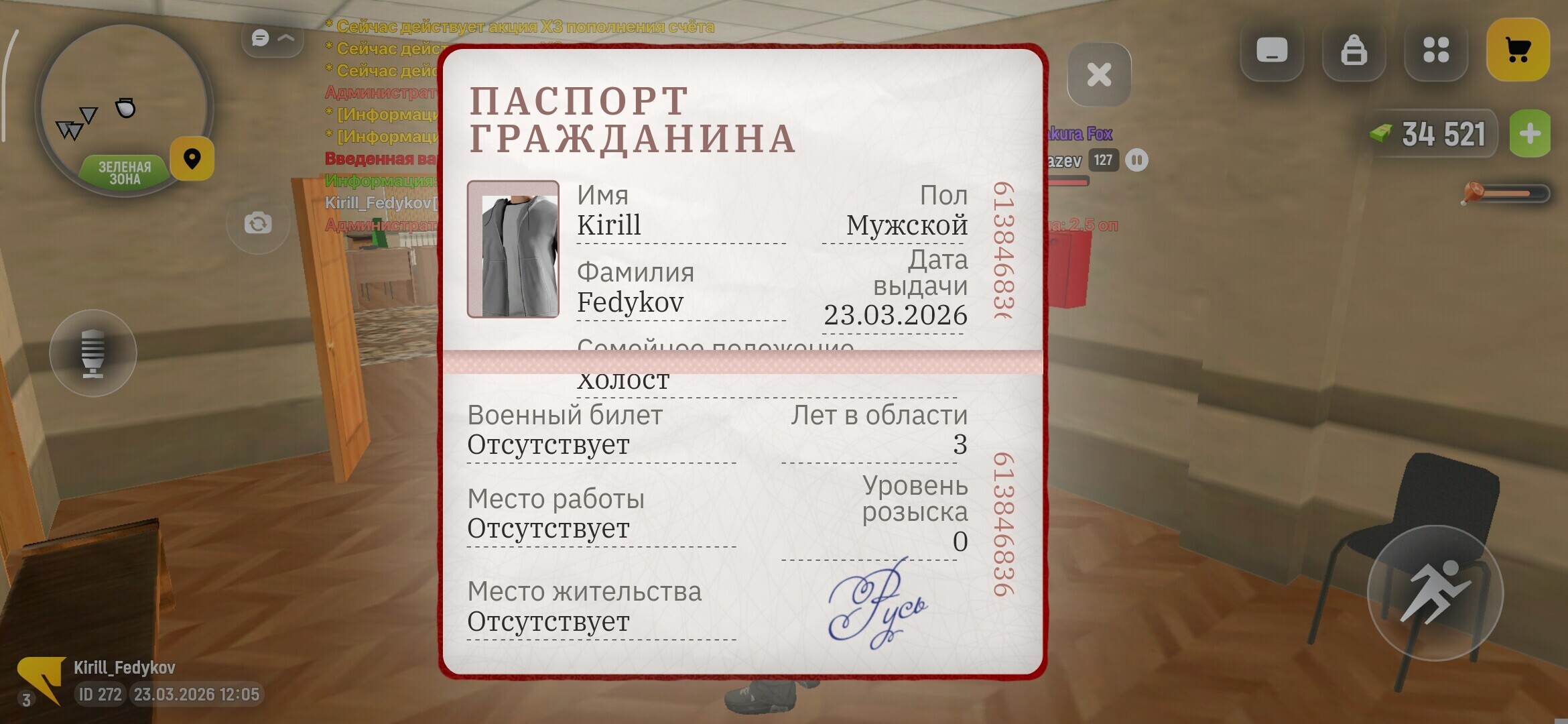Open the yellow shopping cart shop
The height and width of the screenshot is (724, 1568).
pos(1518,48)
